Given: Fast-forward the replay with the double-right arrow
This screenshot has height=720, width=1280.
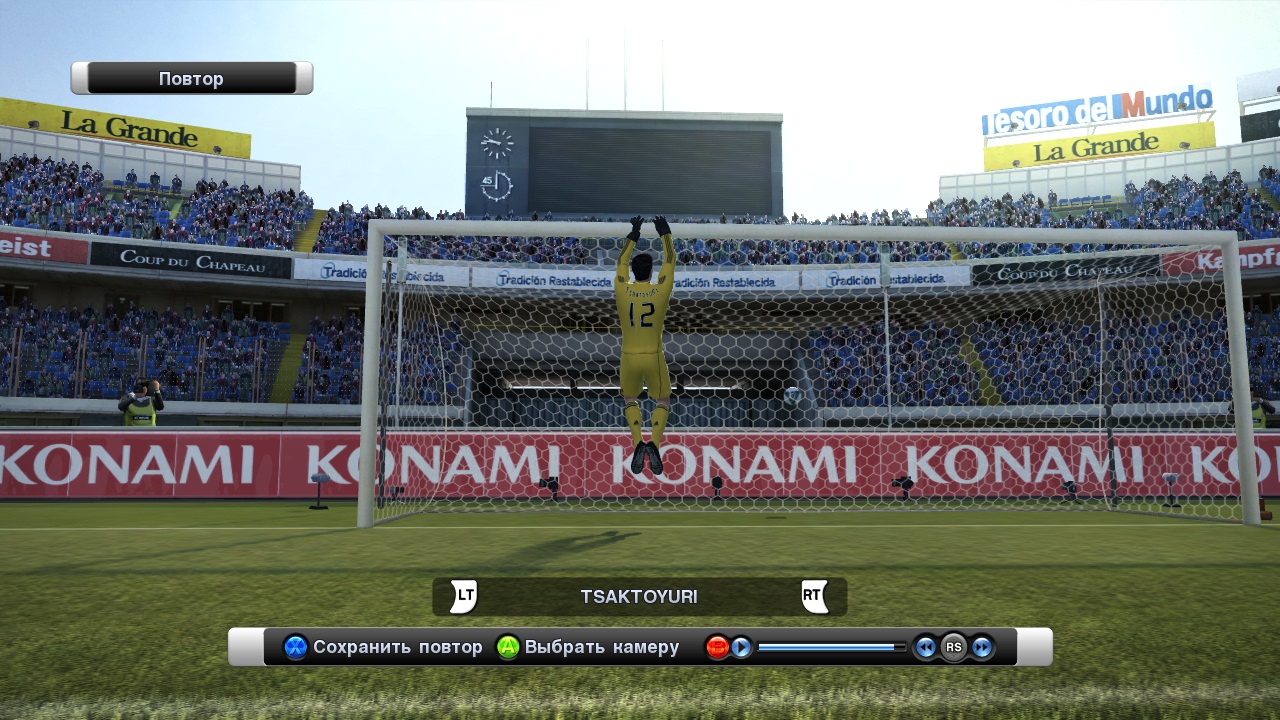Looking at the screenshot, I should 982,647.
